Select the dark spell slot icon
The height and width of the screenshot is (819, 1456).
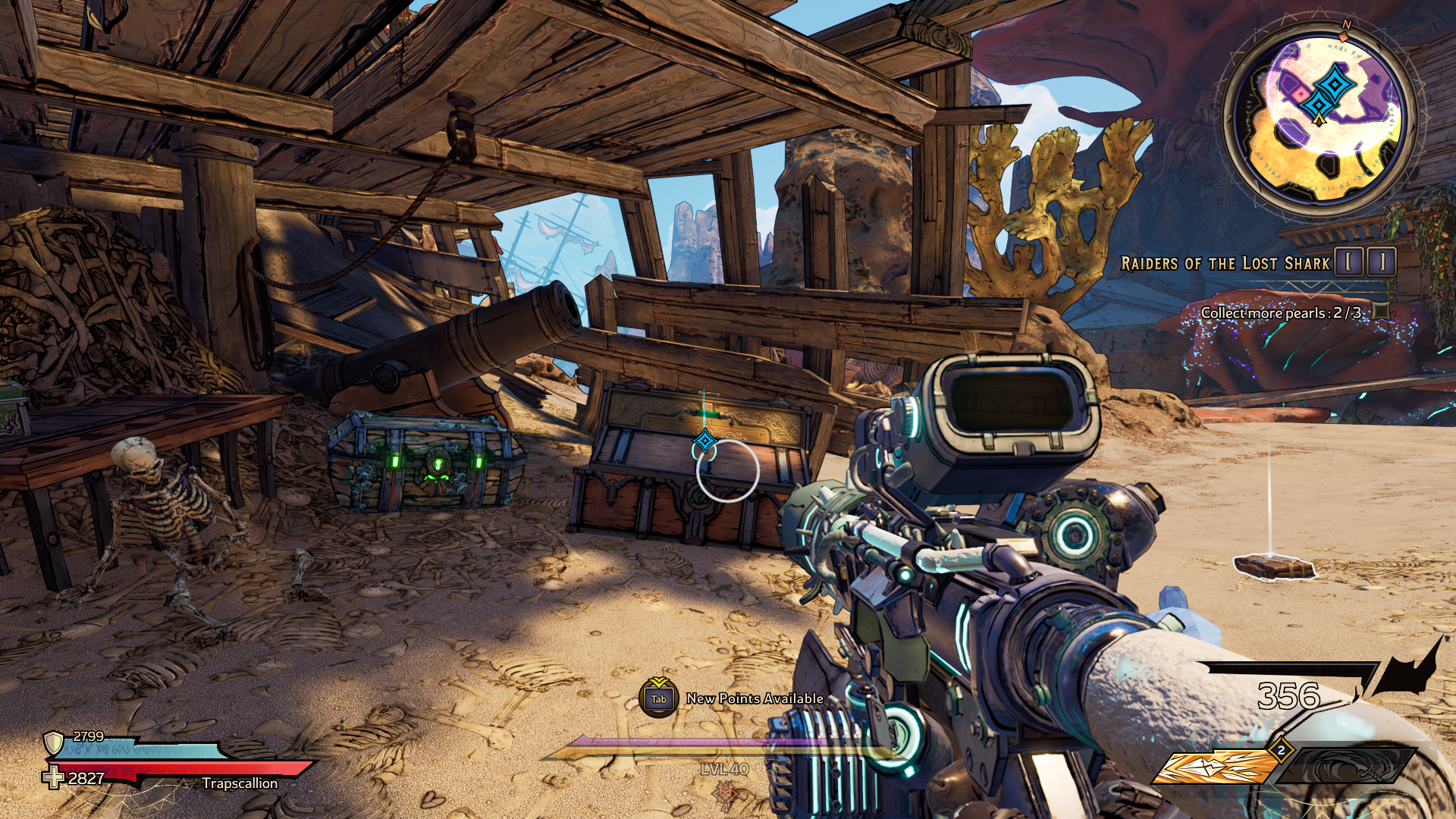point(1348,766)
